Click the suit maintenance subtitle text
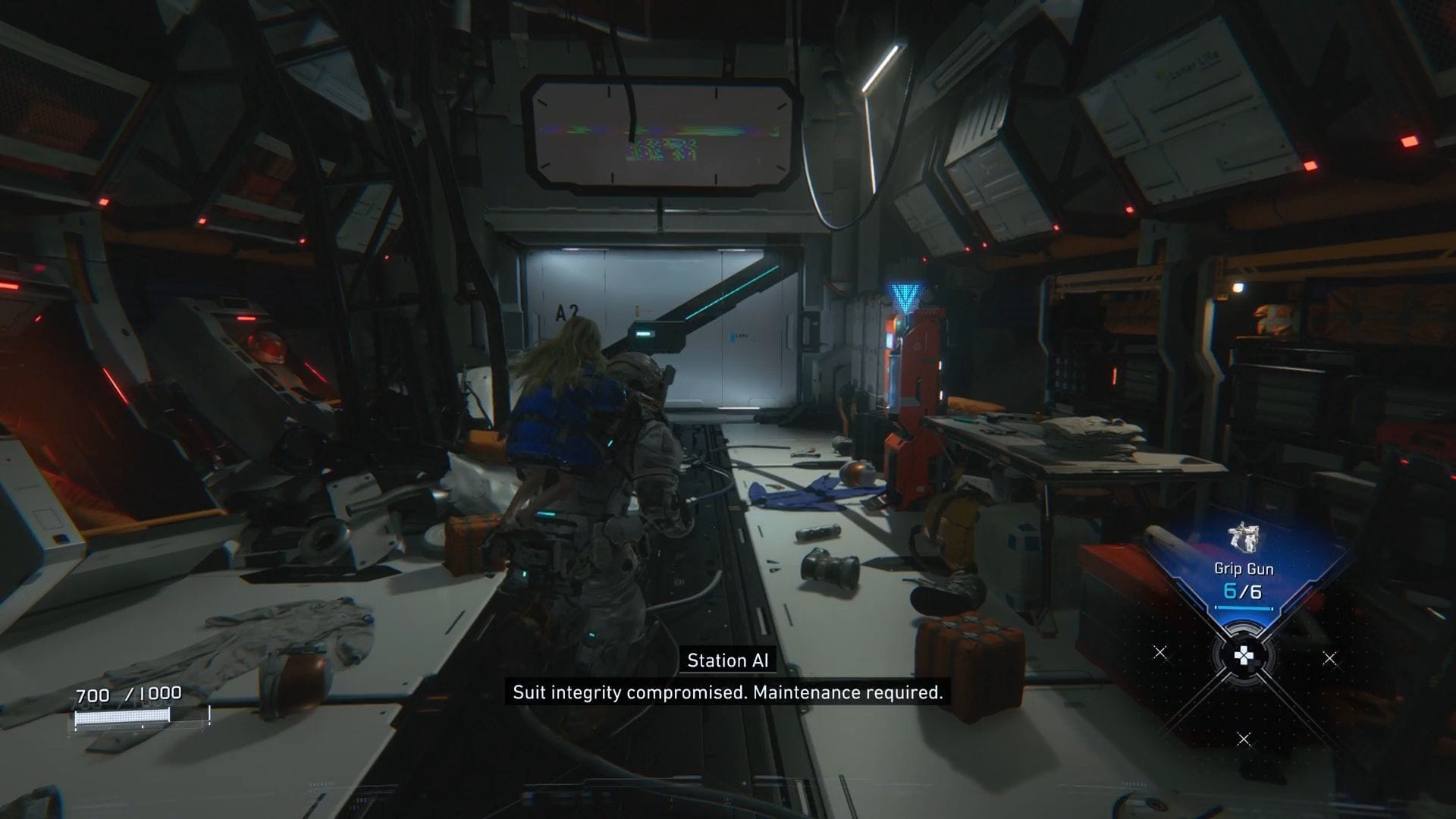The width and height of the screenshot is (1456, 819). [727, 692]
